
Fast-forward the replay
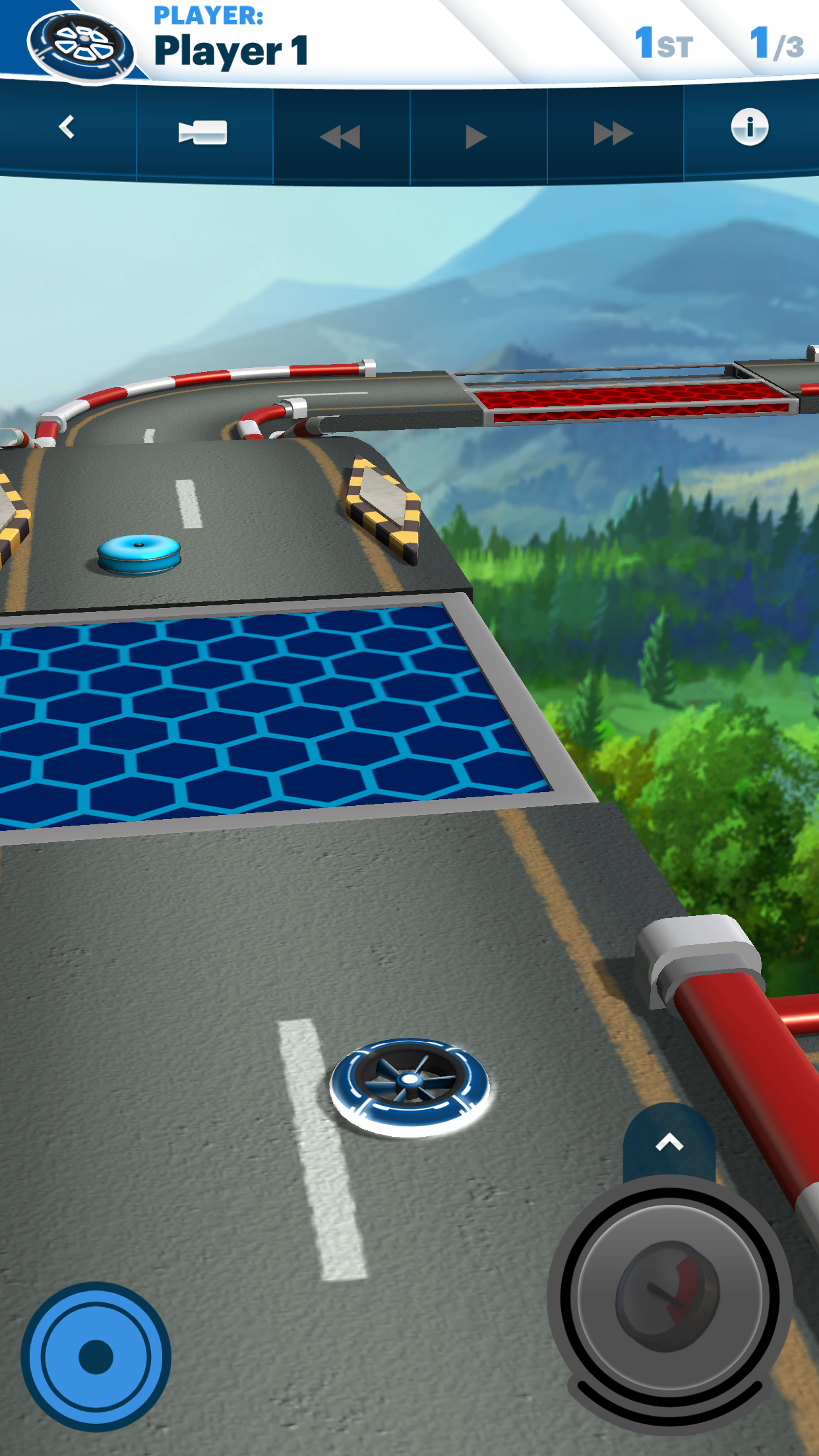click(x=613, y=134)
